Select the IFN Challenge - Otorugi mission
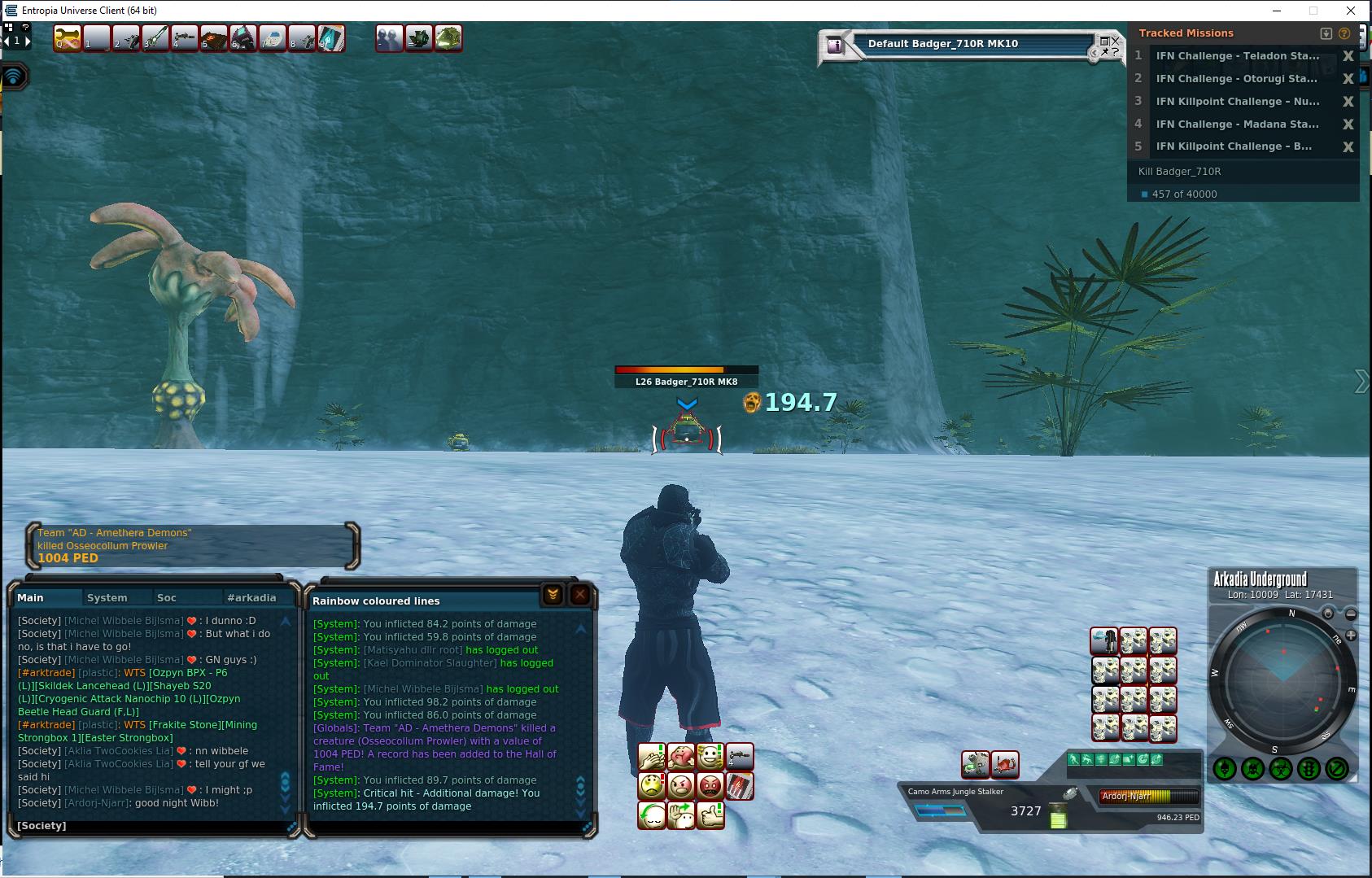 tap(1236, 79)
